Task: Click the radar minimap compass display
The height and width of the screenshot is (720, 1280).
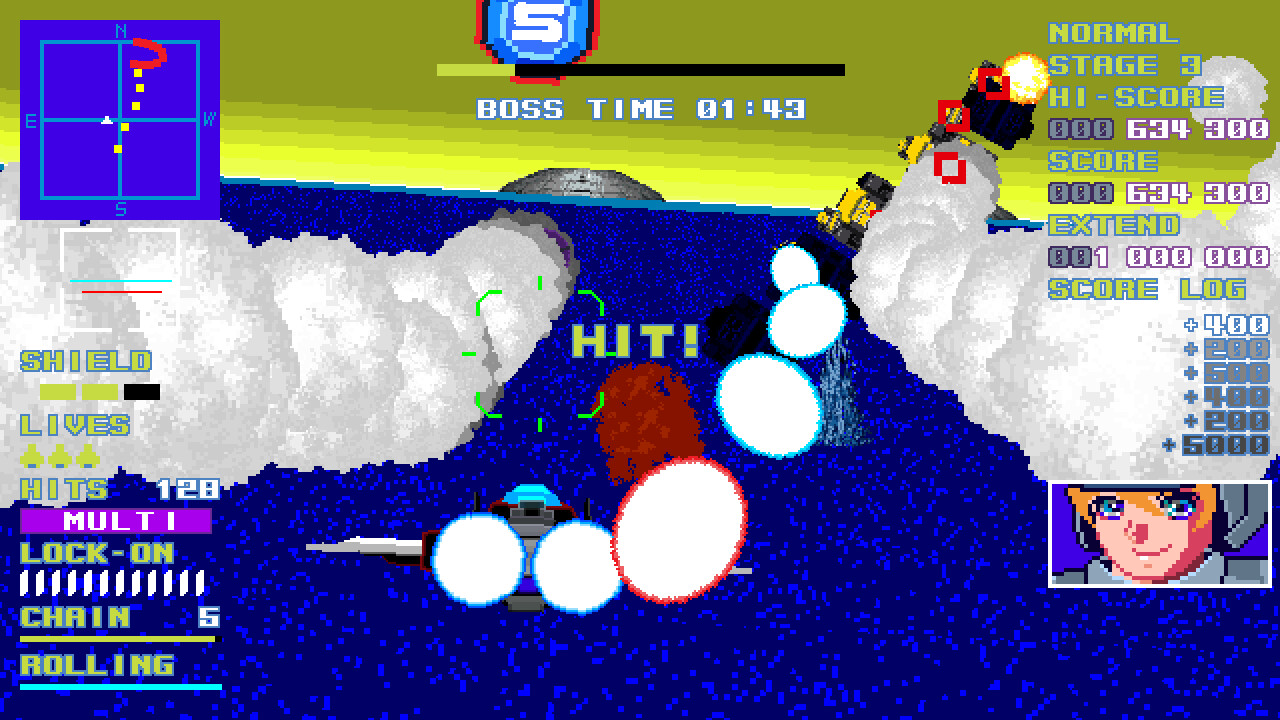Action: click(120, 120)
